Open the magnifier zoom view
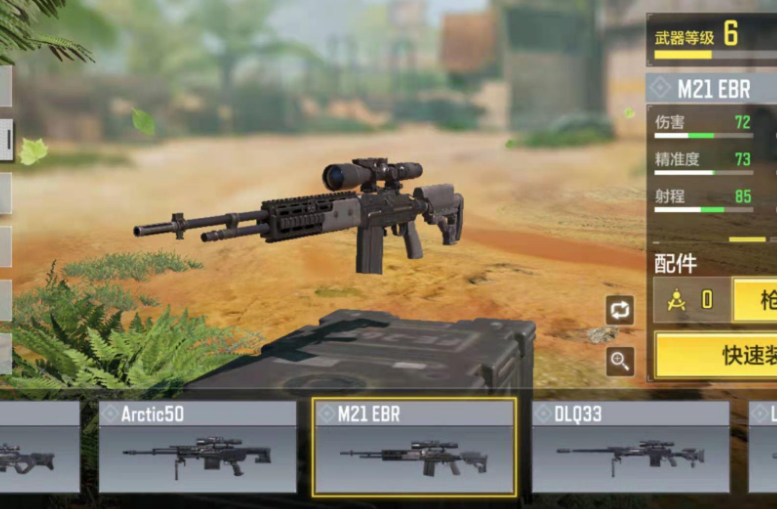 click(x=620, y=361)
